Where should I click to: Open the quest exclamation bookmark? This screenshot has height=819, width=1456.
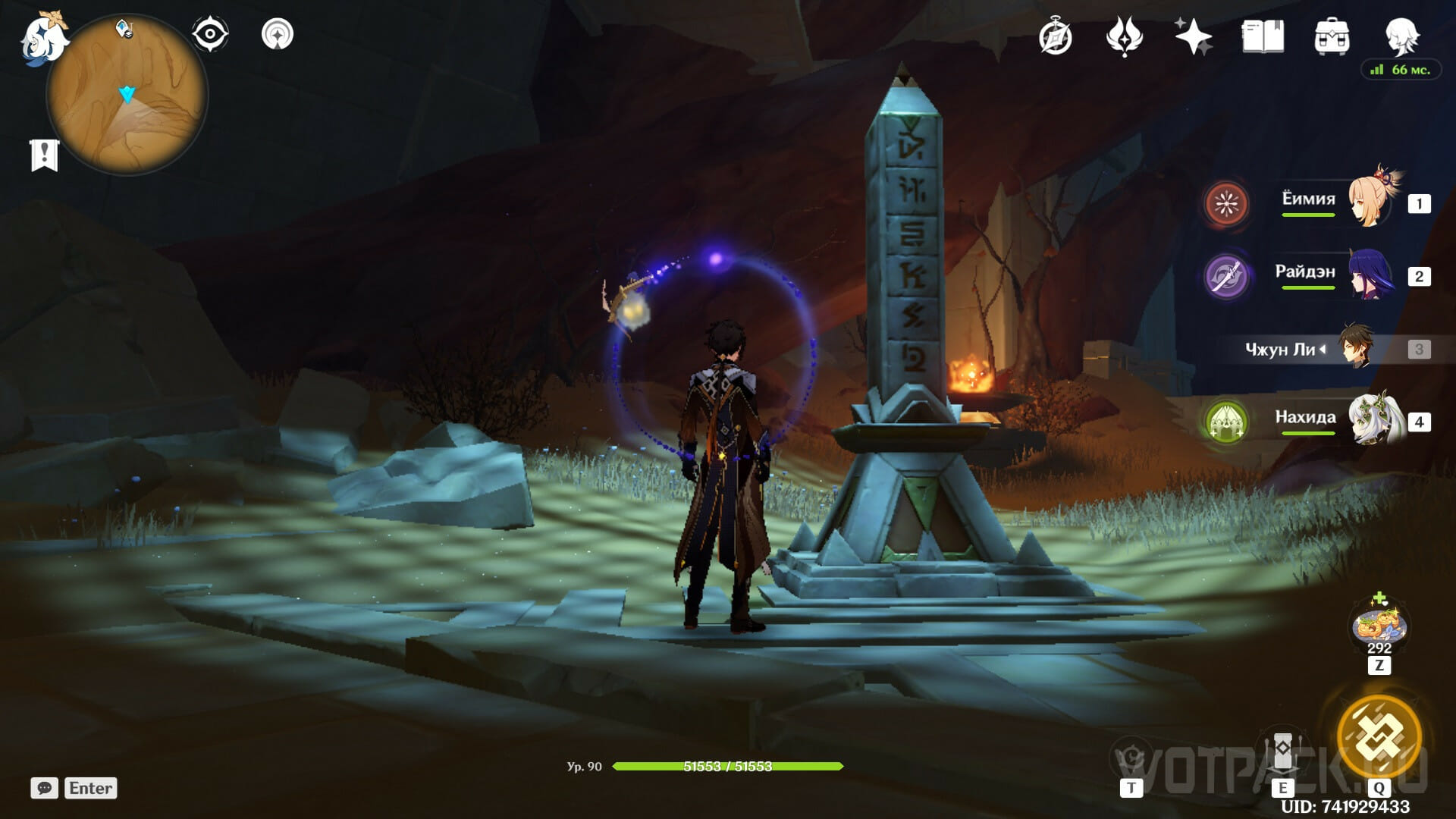[x=44, y=155]
